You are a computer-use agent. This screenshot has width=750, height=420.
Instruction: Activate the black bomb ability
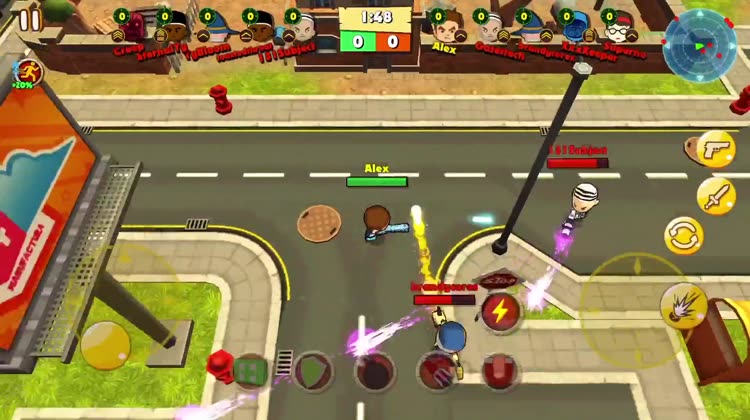(x=374, y=371)
